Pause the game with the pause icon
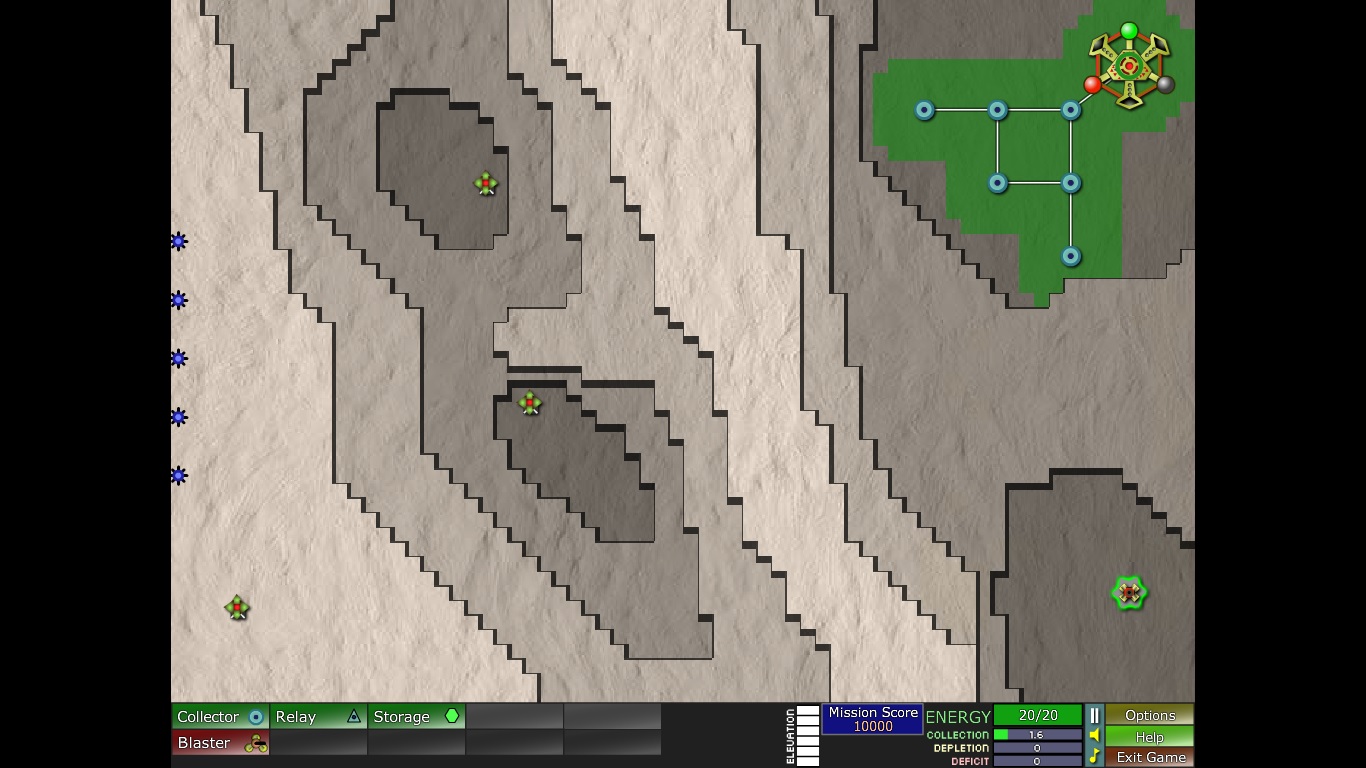1366x768 pixels. click(x=1094, y=715)
